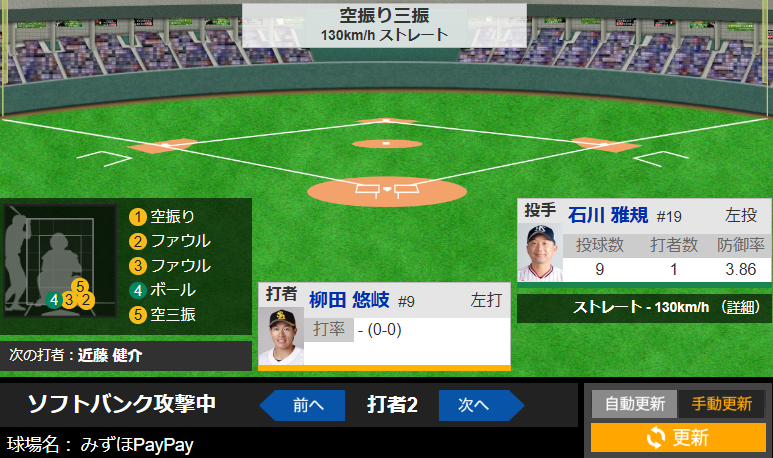The image size is (773, 458).
Task: Click the orange 更新 refresh button
Action: 677,437
